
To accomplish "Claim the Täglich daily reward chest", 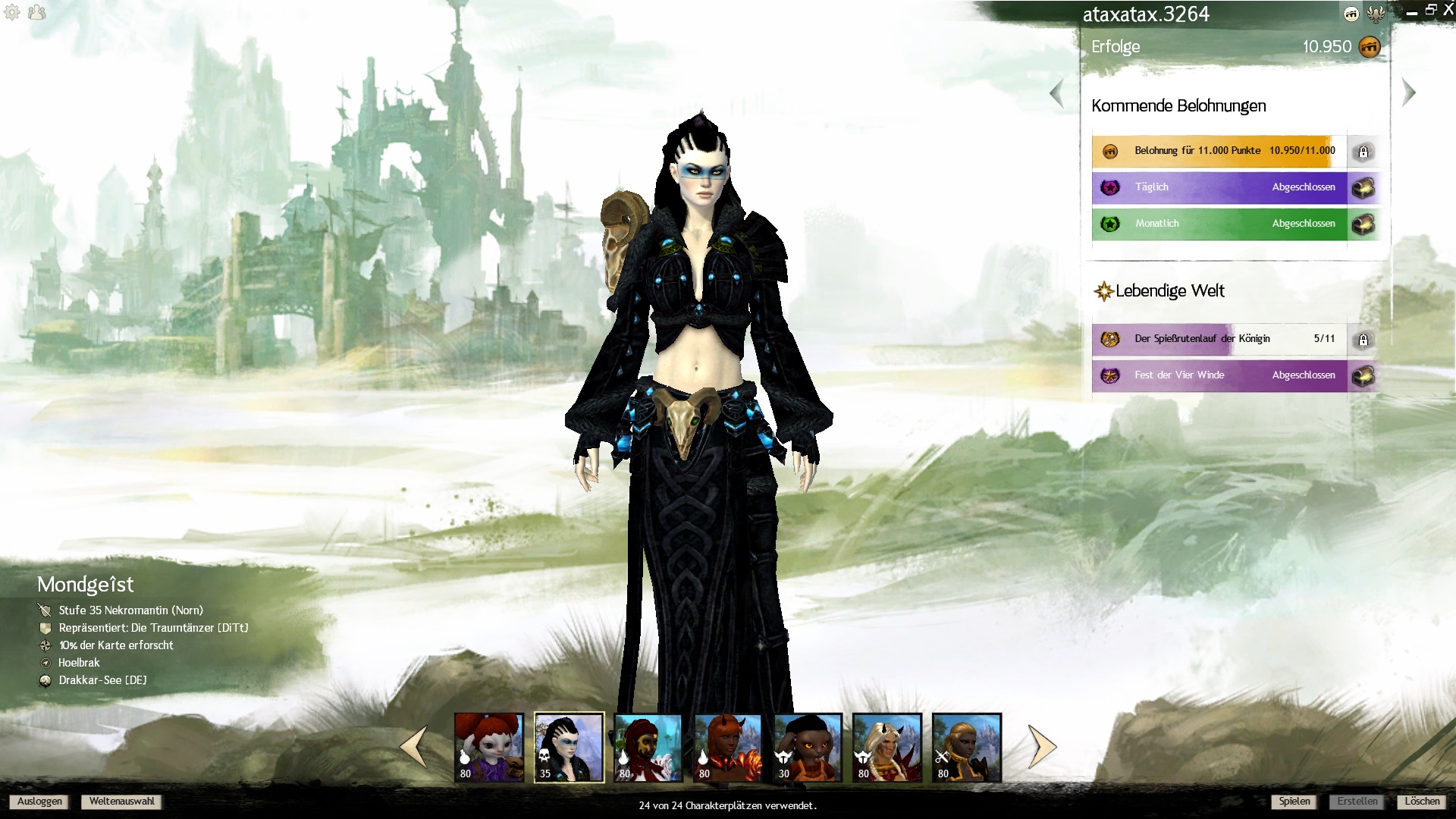I will pos(1363,187).
